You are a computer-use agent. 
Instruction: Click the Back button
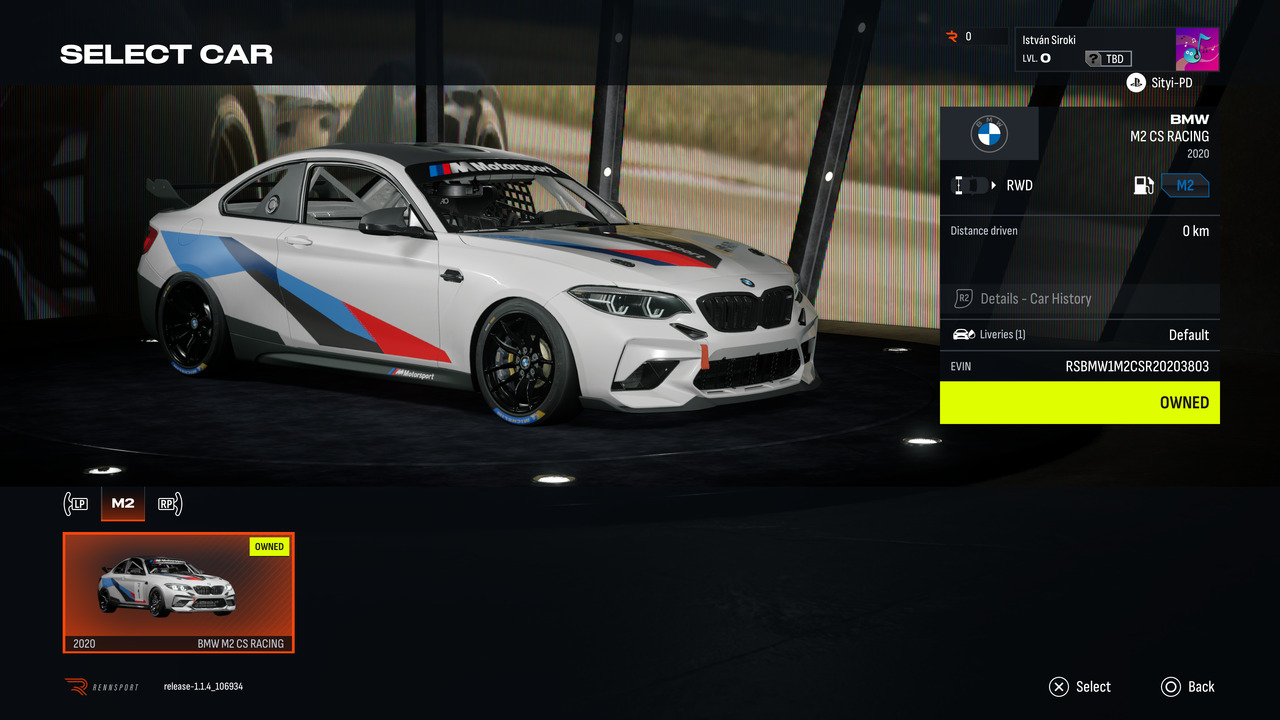[x=1188, y=687]
